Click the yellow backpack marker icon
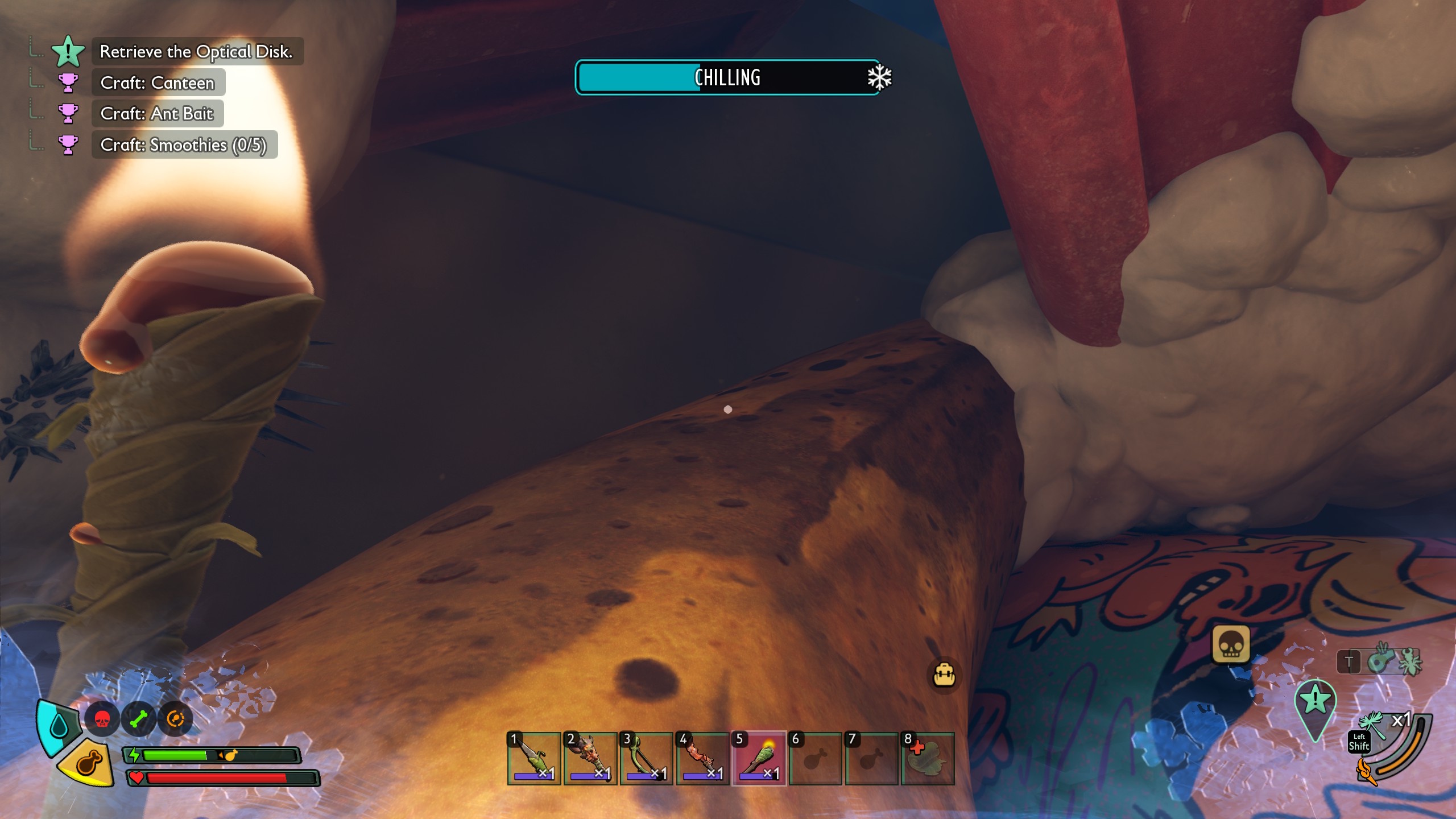The height and width of the screenshot is (819, 1456). pyautogui.click(x=944, y=675)
